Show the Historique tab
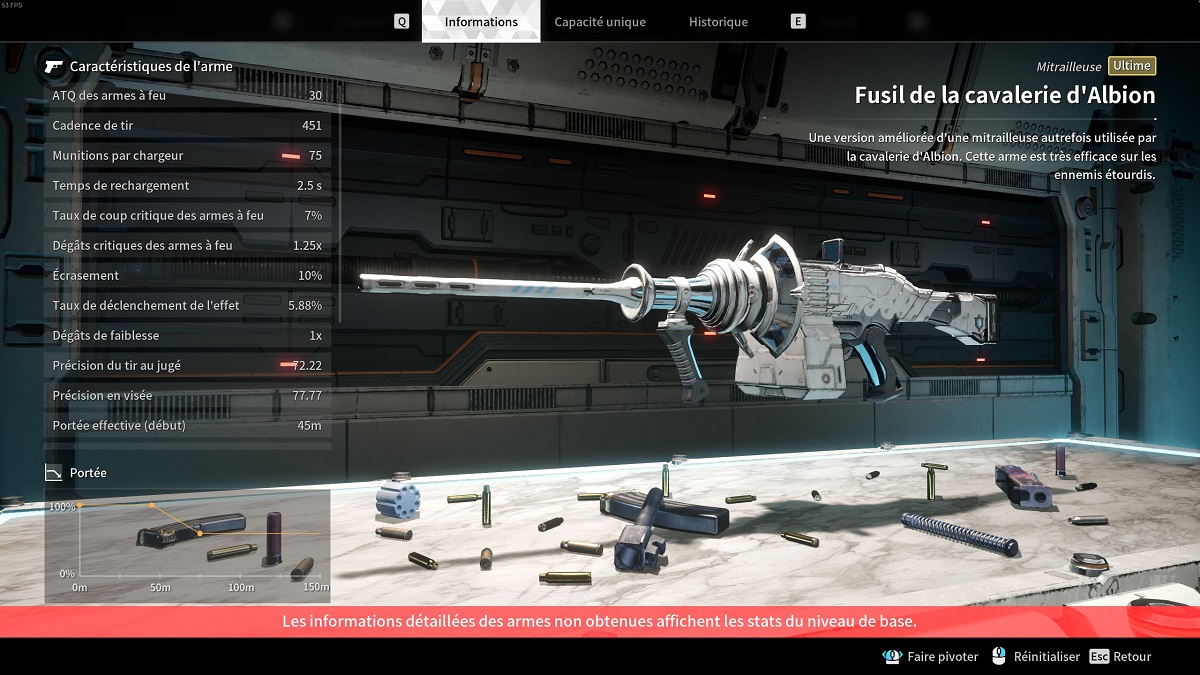 pyautogui.click(x=718, y=22)
